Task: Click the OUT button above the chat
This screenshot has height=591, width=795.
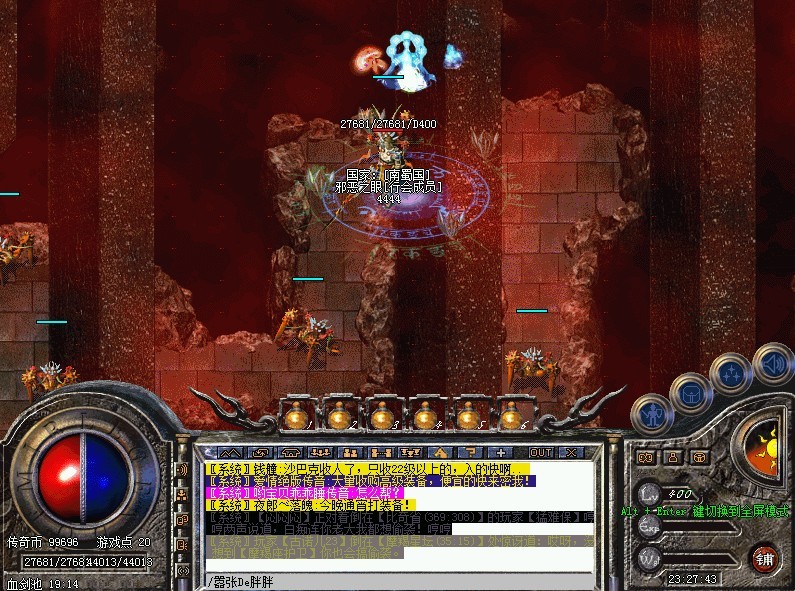Action: [x=540, y=453]
